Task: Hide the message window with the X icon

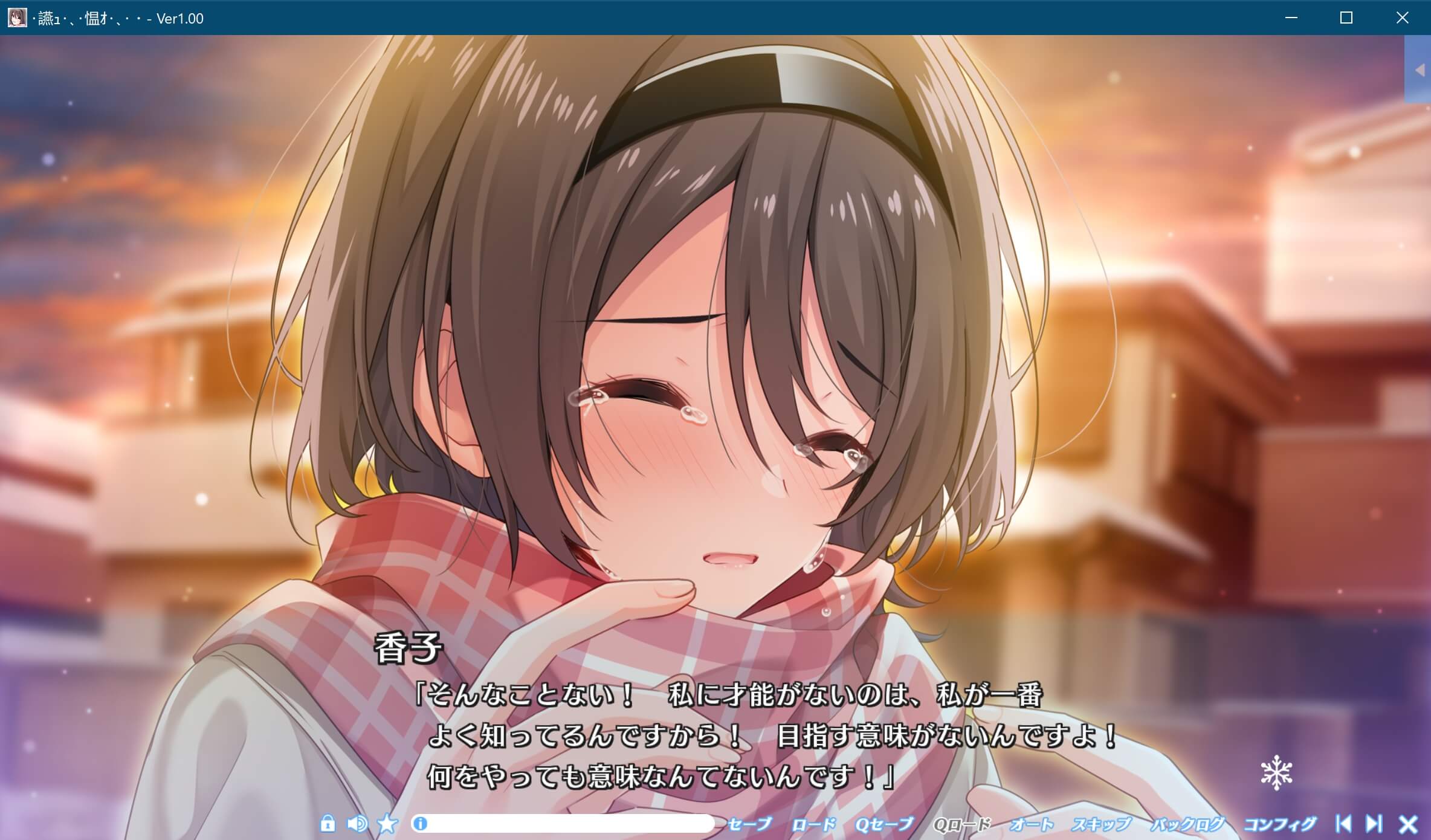Action: click(x=1409, y=823)
